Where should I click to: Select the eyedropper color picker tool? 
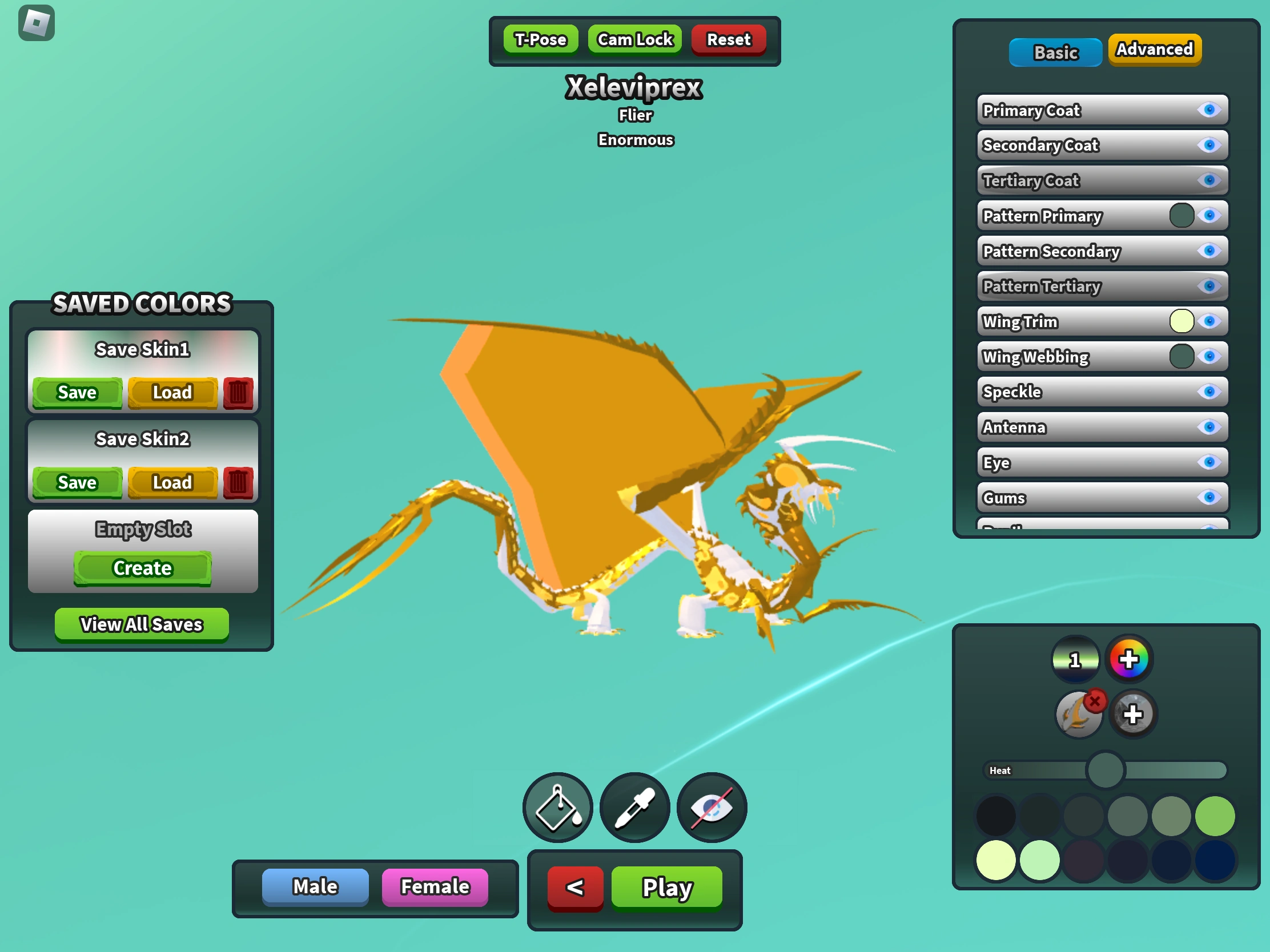coord(634,808)
